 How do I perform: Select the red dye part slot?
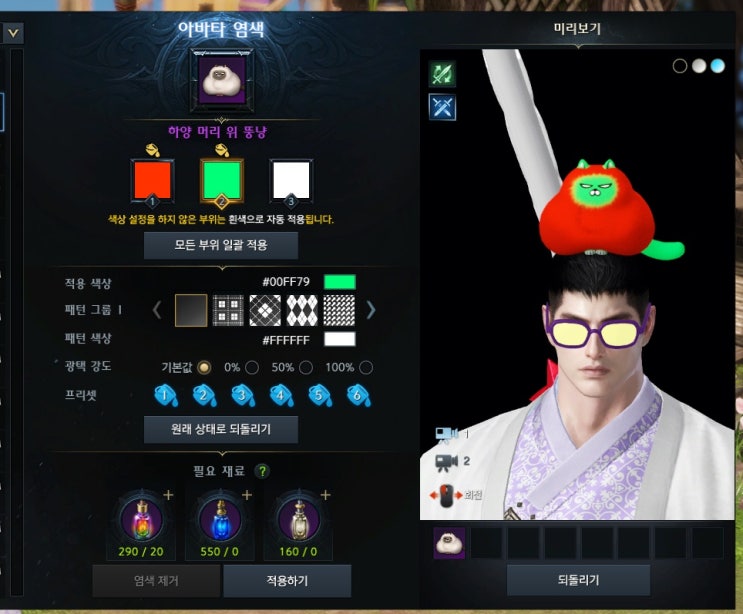point(153,181)
